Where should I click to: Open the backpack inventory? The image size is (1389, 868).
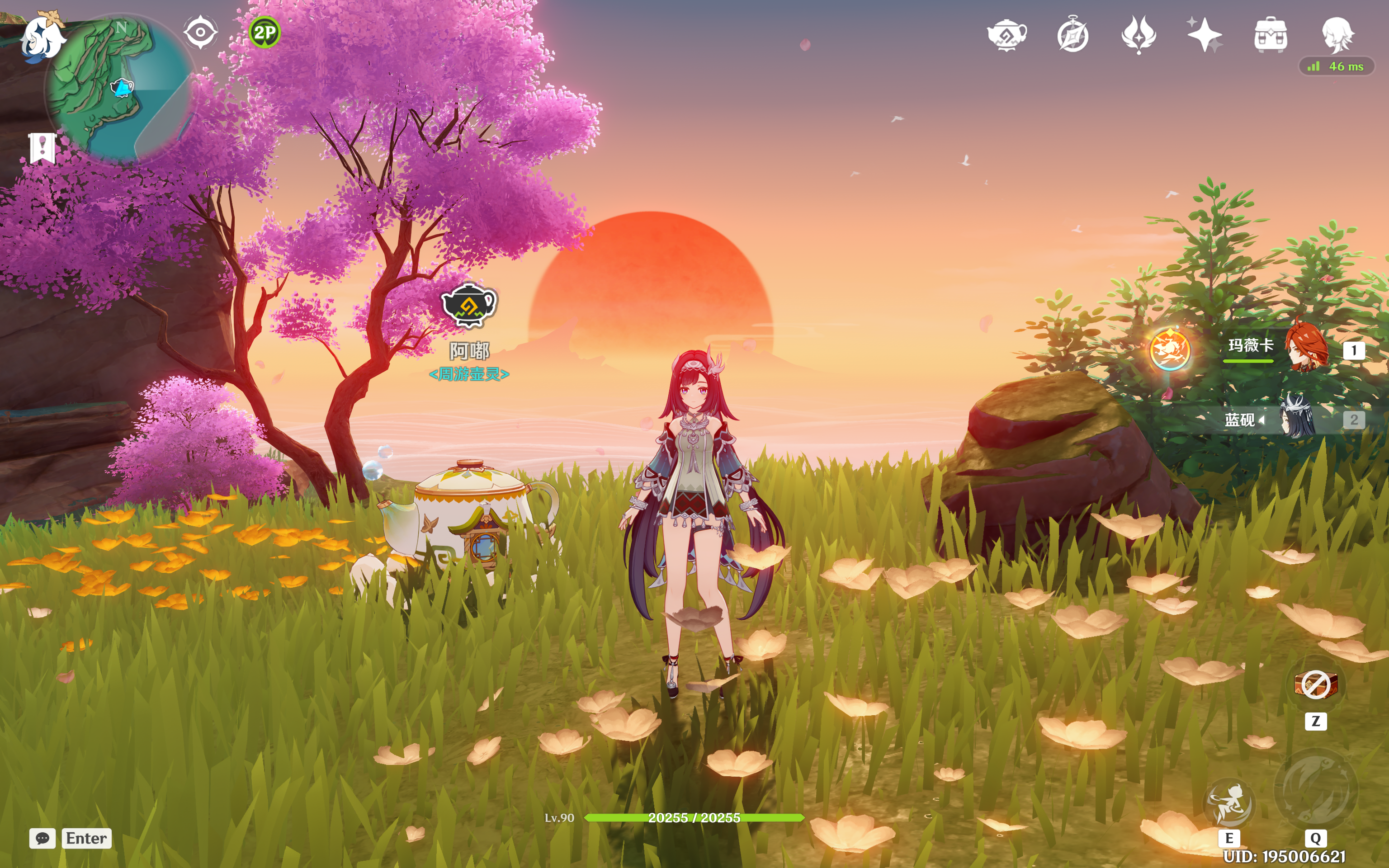1270,35
